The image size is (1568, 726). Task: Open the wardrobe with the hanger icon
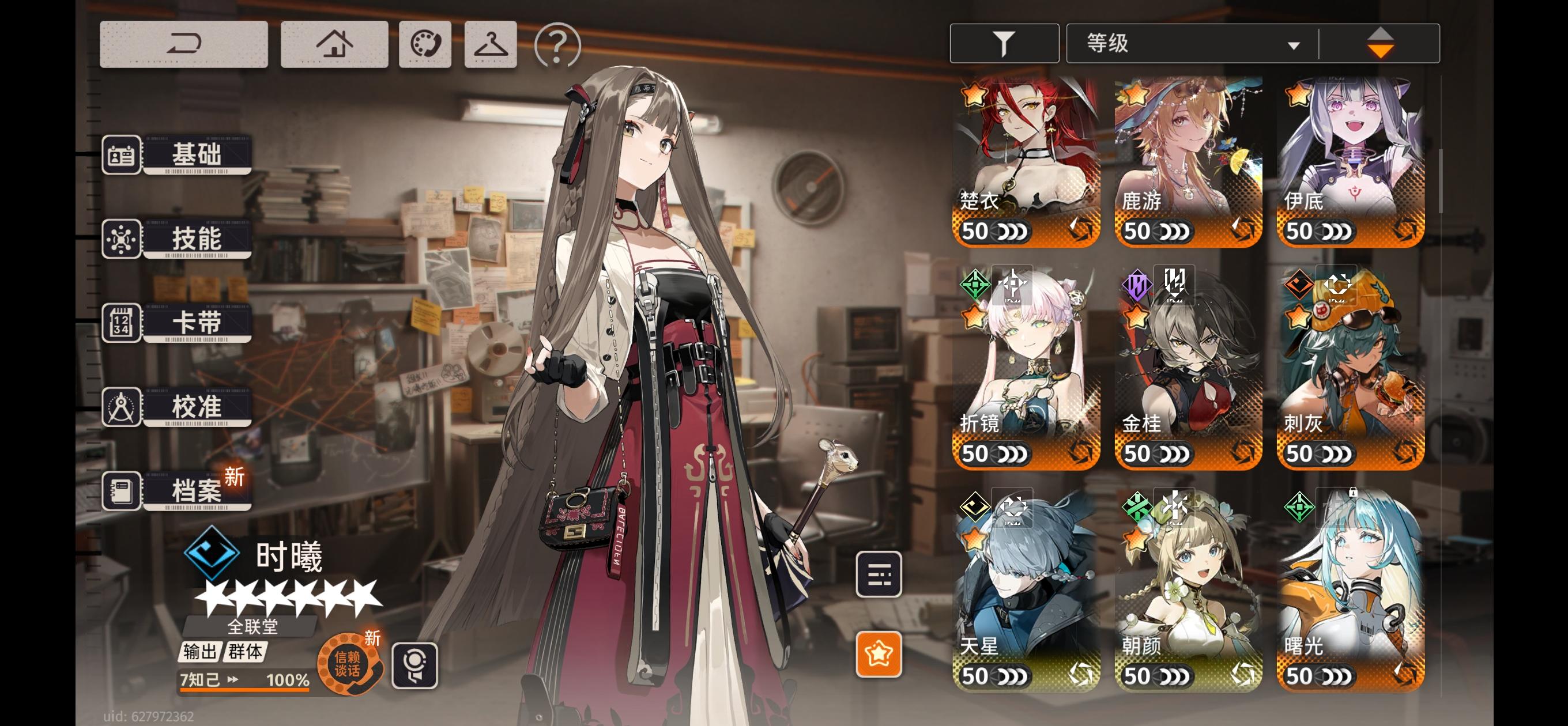491,44
